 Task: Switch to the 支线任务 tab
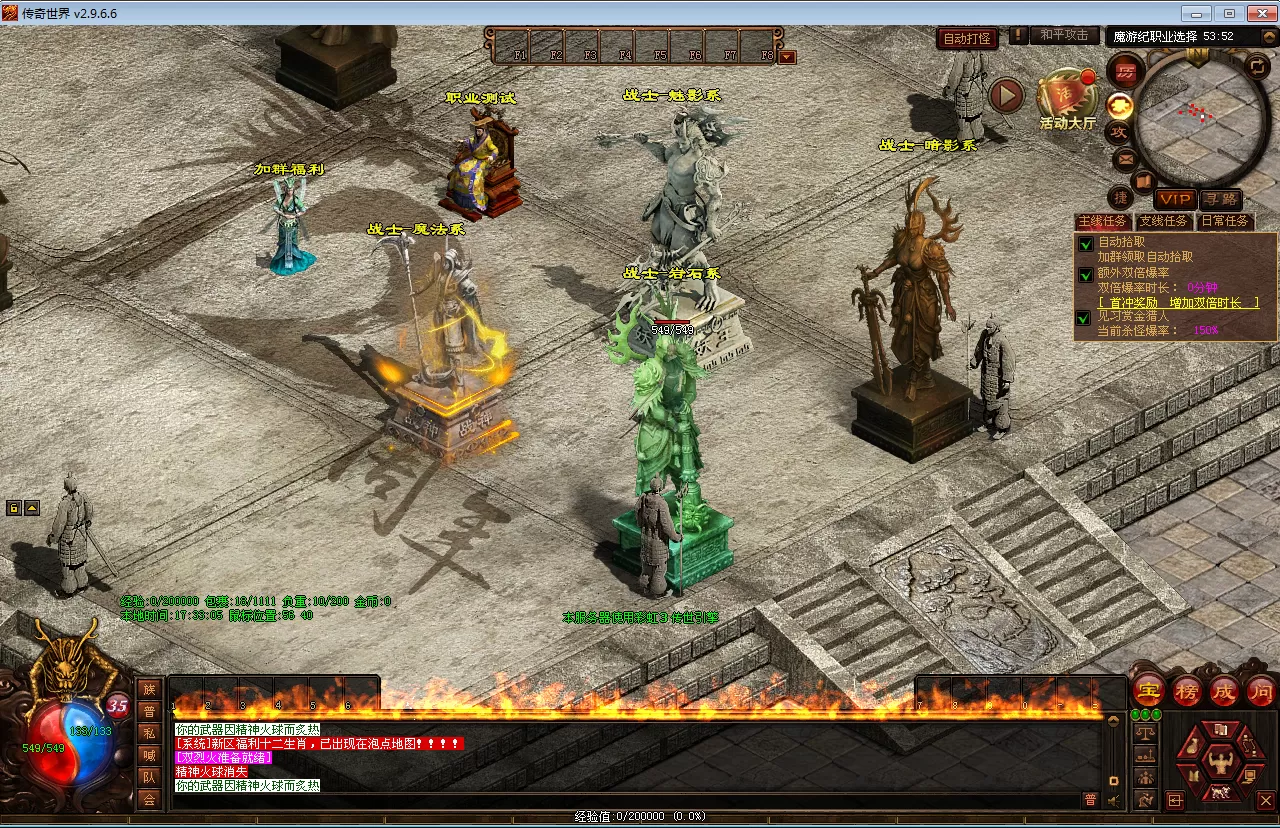1164,221
